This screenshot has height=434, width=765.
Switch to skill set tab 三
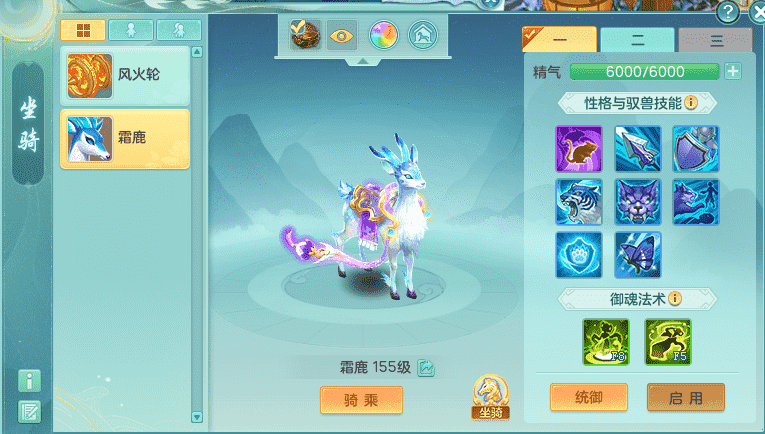[x=715, y=41]
